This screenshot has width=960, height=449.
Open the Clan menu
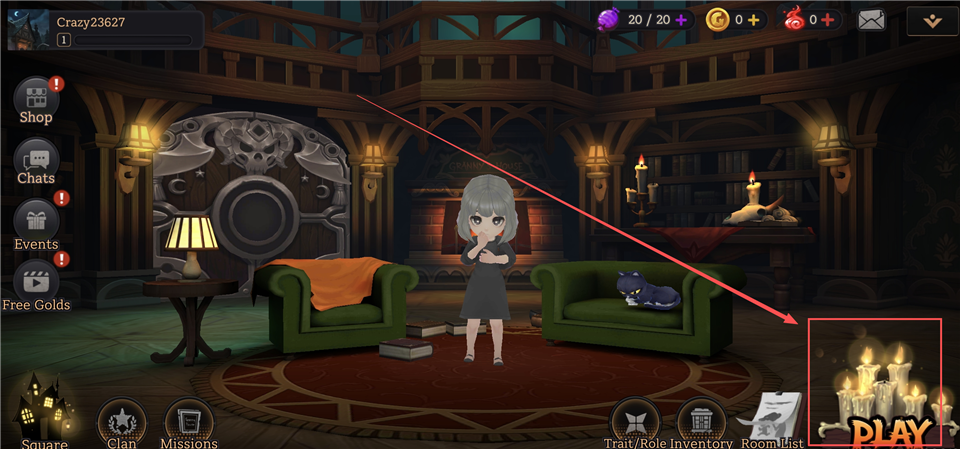click(122, 424)
